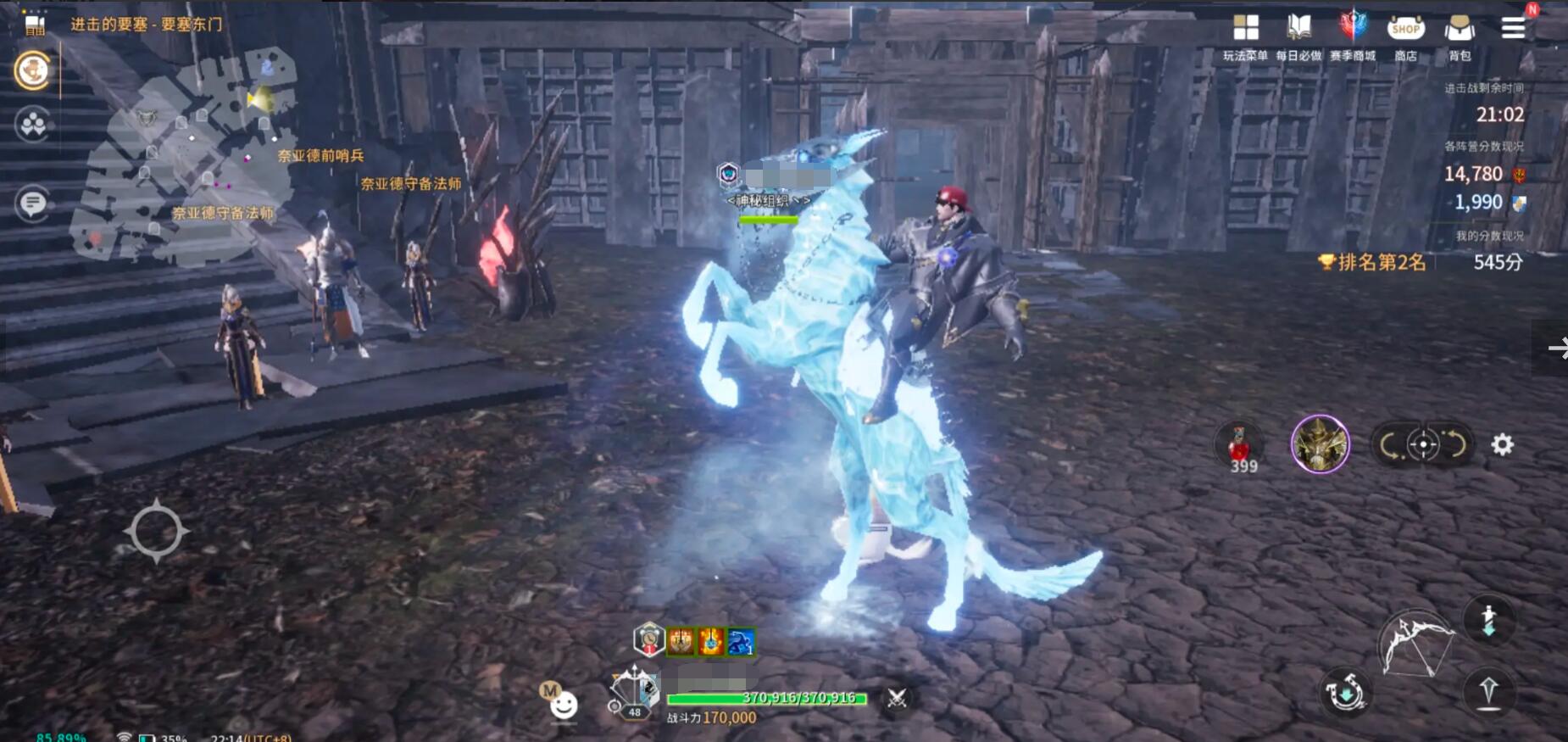Screen dimensions: 1568x742
Task: Toggle the crossed swords combat mode
Action: tap(897, 698)
